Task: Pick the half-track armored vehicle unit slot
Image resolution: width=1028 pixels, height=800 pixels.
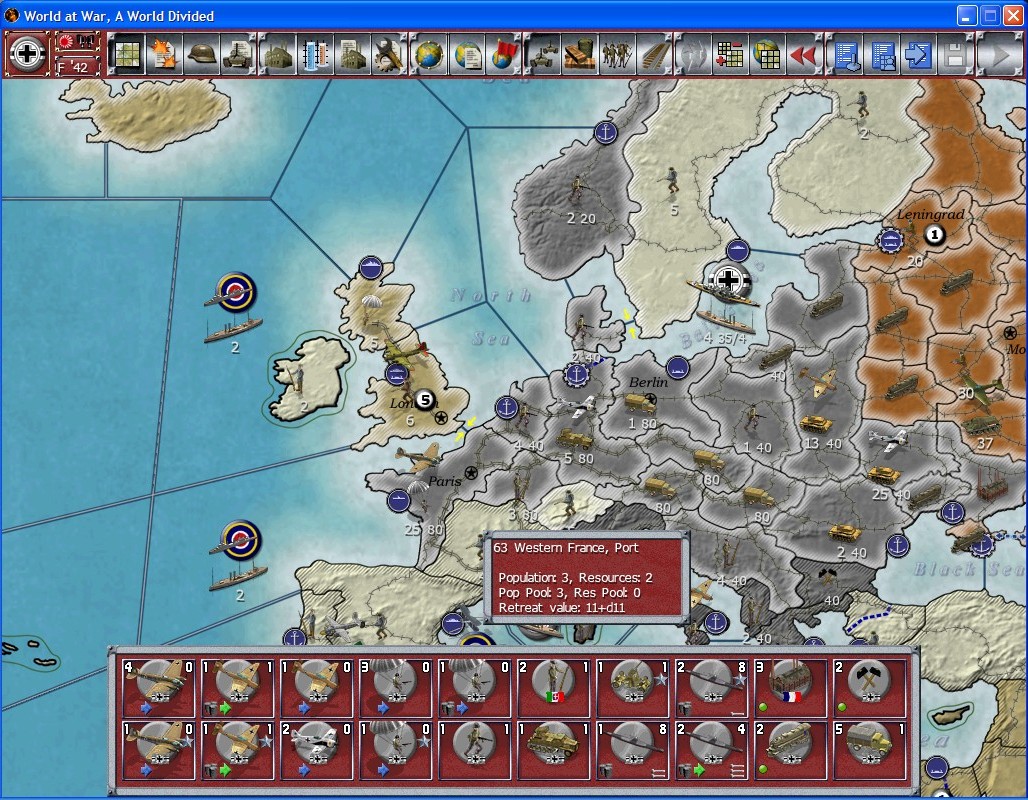Action: tap(553, 749)
